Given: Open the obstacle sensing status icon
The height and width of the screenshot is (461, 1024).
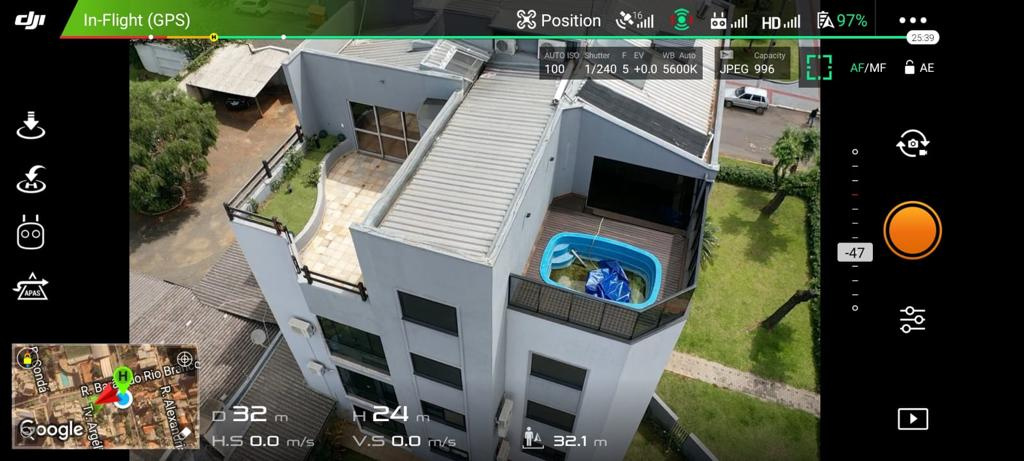Looking at the screenshot, I should tap(681, 20).
